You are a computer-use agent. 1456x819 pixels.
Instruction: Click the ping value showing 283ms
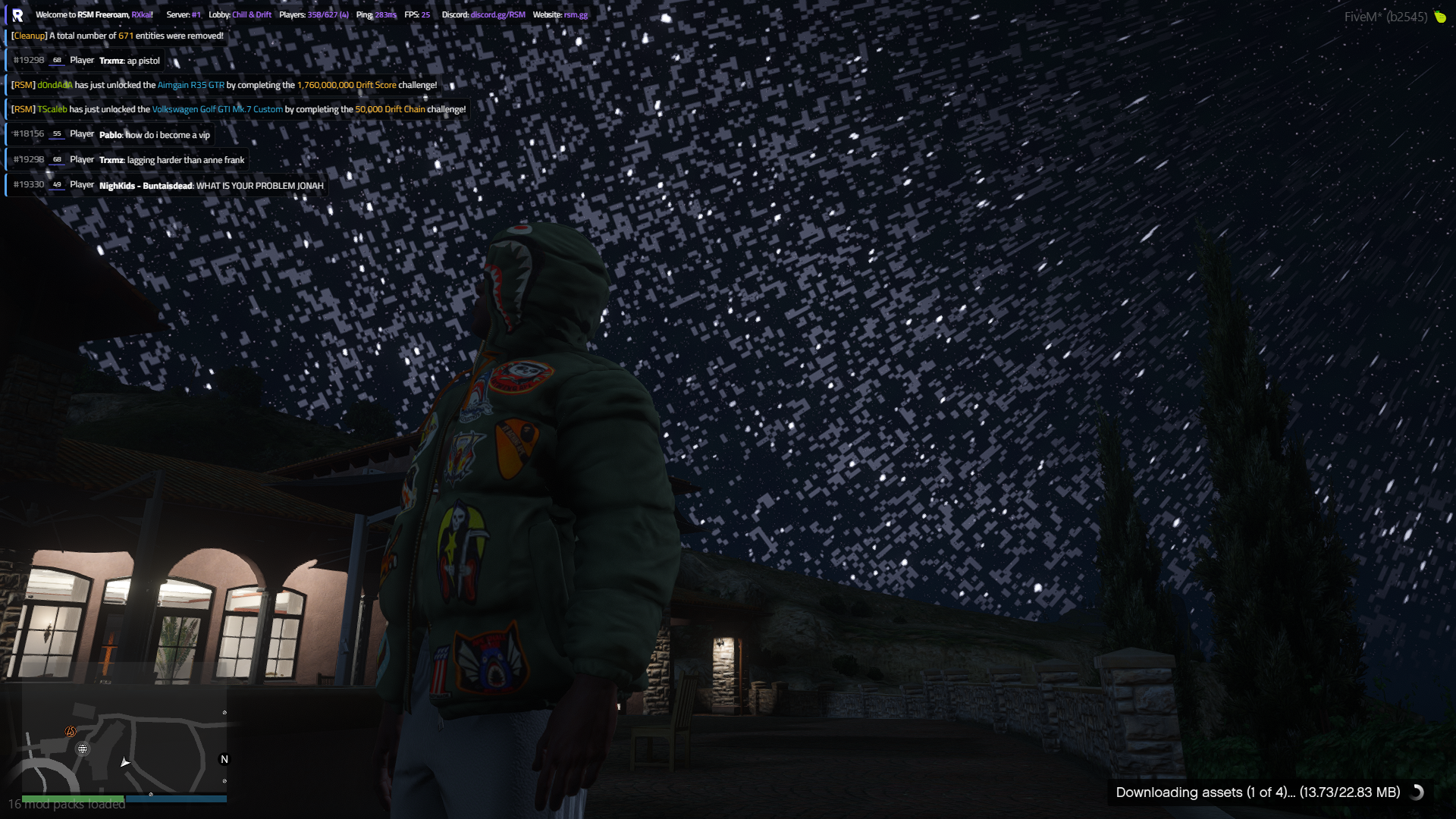383,14
